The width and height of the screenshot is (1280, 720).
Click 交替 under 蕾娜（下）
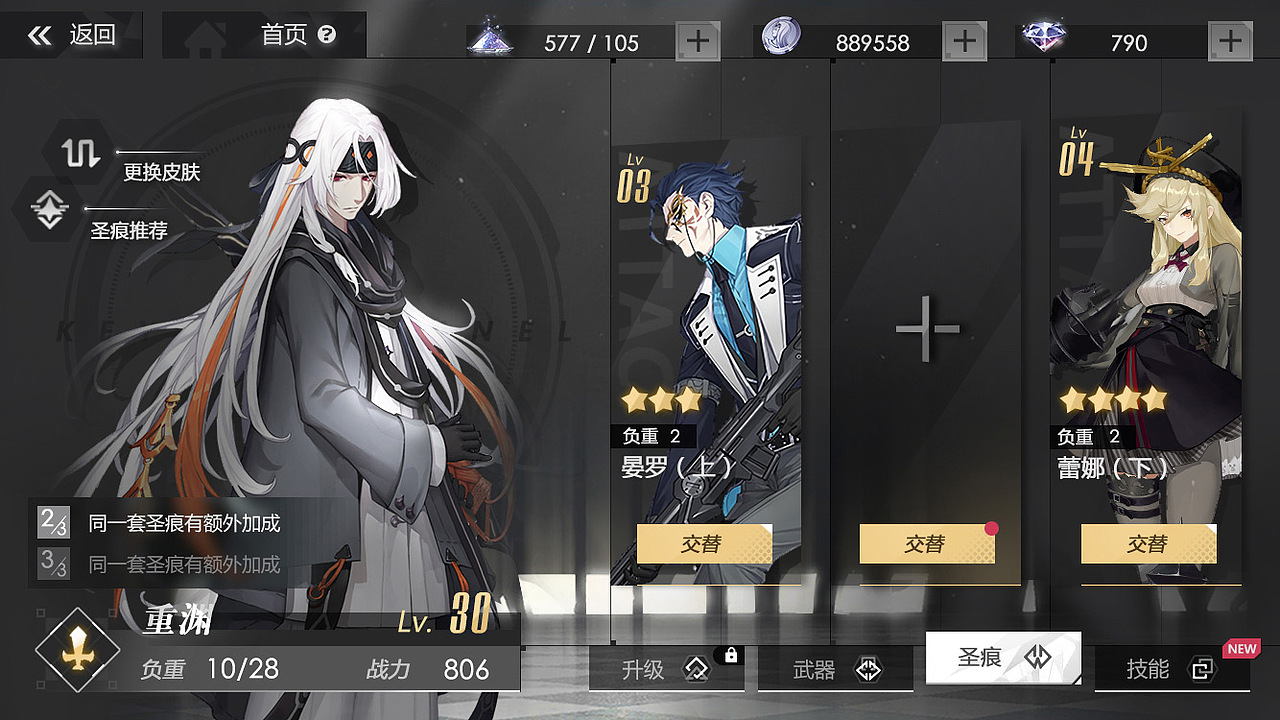point(1148,545)
